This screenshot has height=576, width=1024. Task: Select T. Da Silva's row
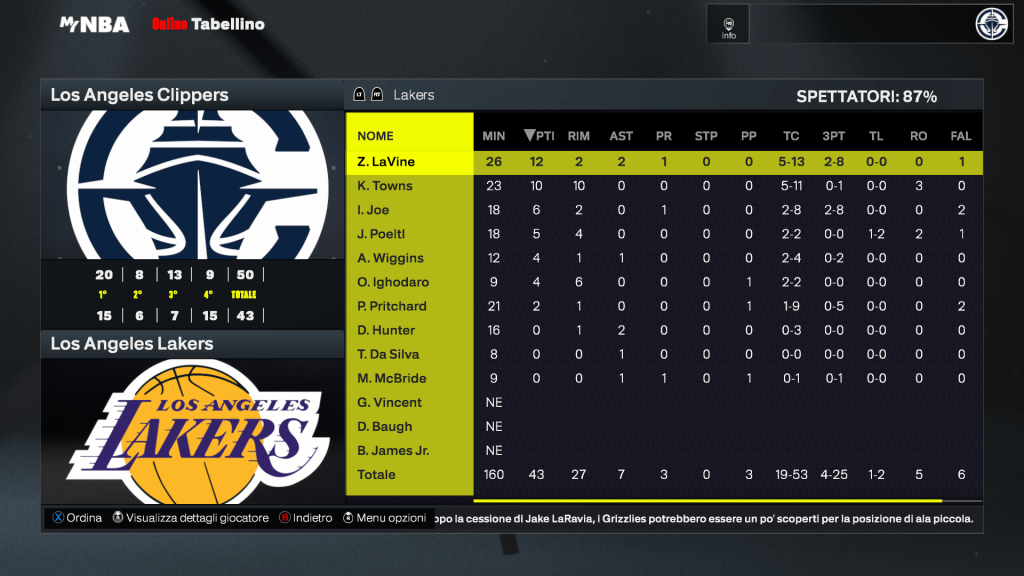[x=388, y=354]
